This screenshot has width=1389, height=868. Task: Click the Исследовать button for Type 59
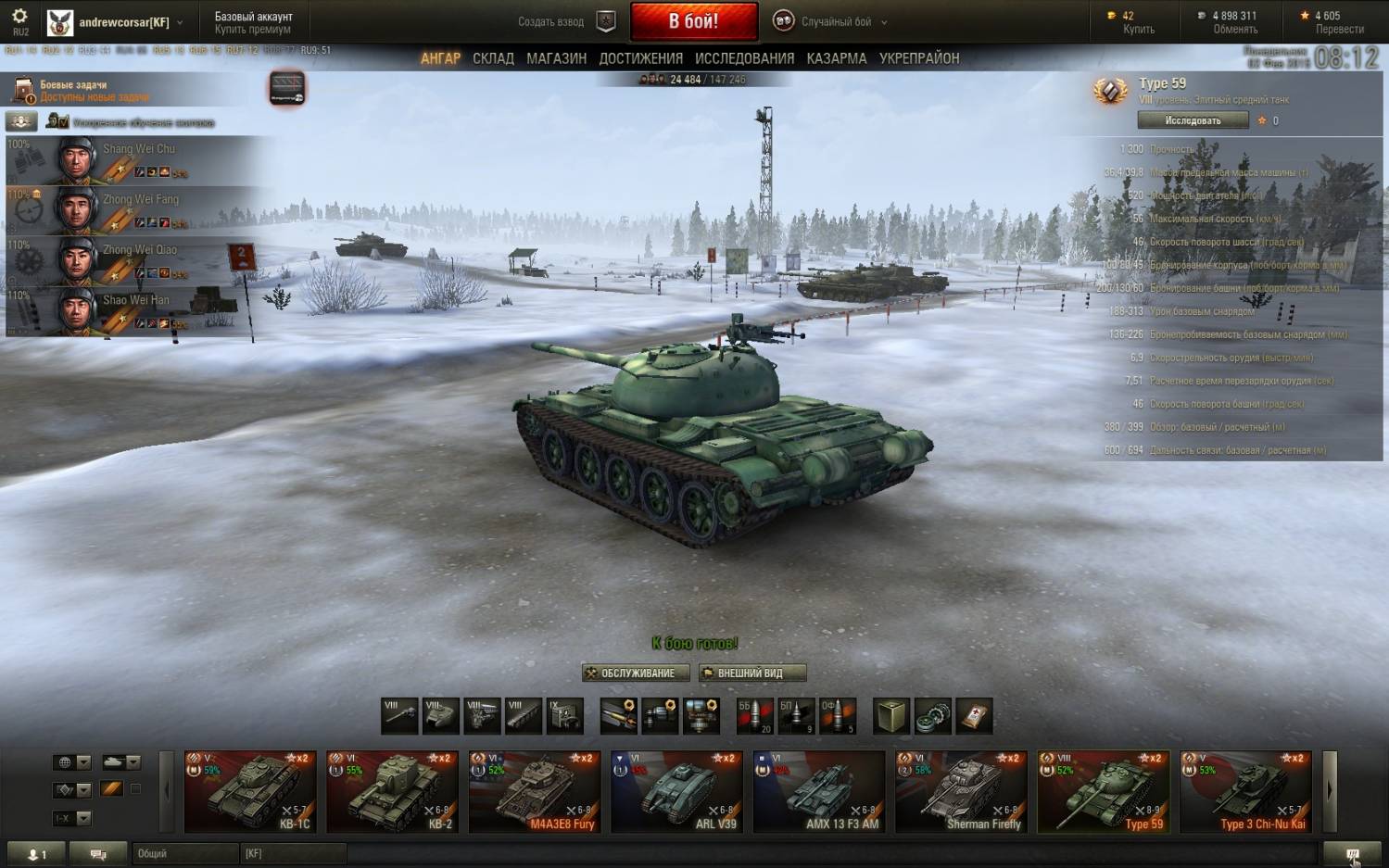coord(1193,120)
